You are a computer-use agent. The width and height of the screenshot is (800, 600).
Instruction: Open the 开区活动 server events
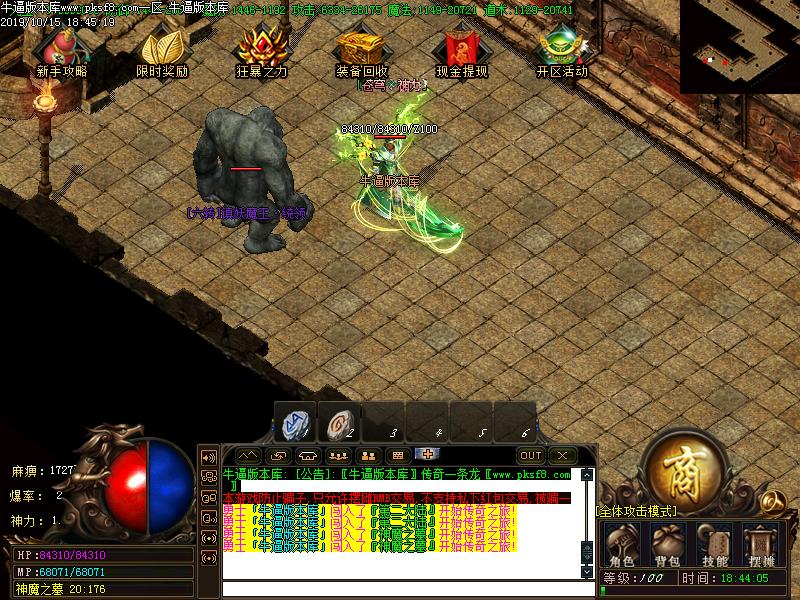pos(561,50)
